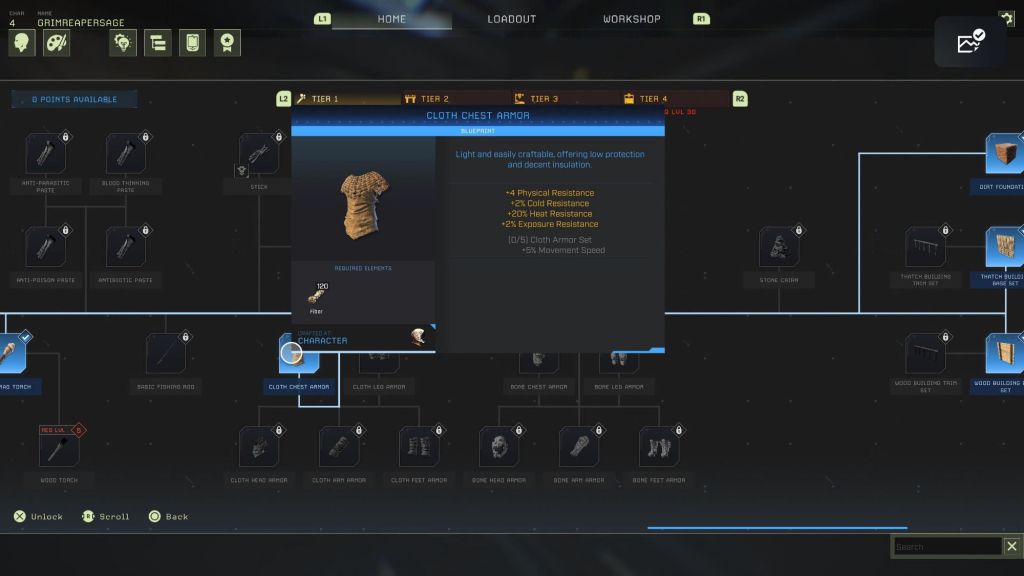Choose the Basic Fishing Rod blueprint
The width and height of the screenshot is (1024, 576).
166,354
